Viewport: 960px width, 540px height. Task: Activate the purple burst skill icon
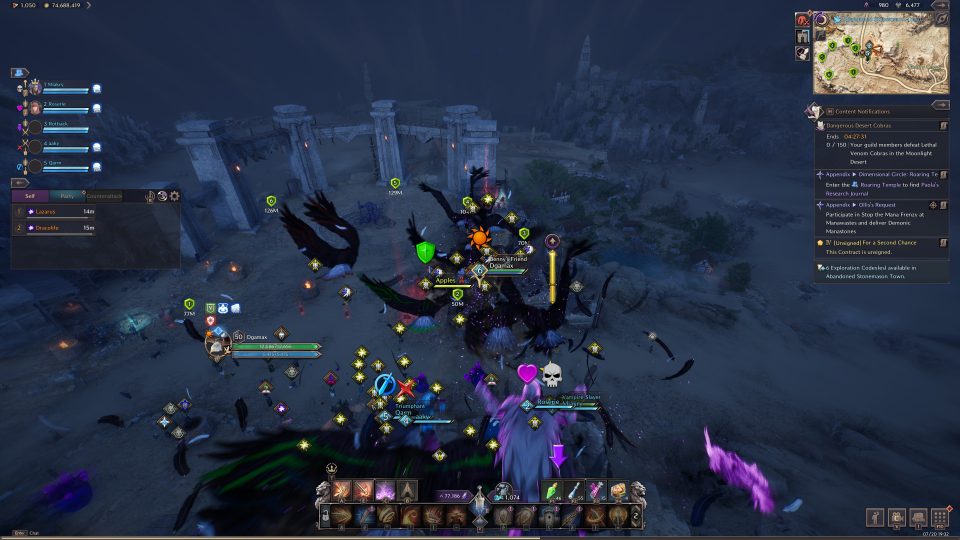[384, 492]
